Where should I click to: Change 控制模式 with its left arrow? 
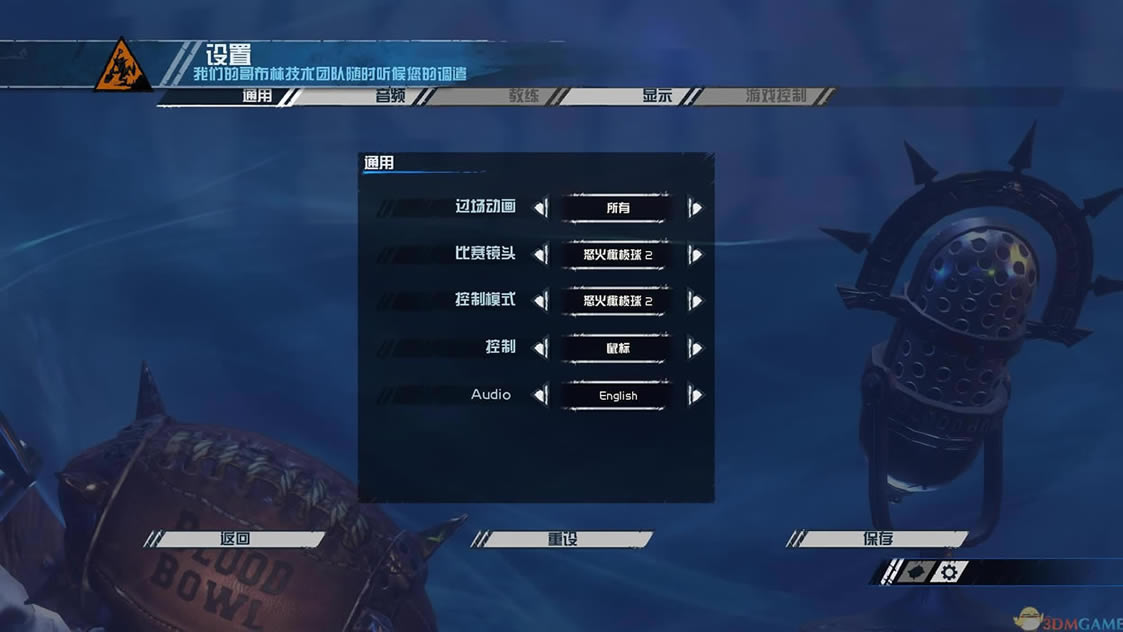pos(541,301)
